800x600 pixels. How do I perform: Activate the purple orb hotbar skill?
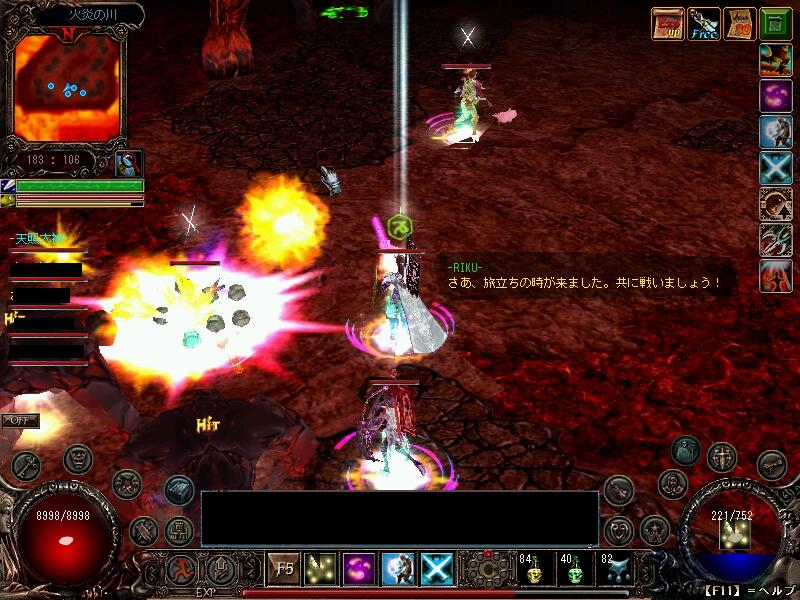click(359, 569)
